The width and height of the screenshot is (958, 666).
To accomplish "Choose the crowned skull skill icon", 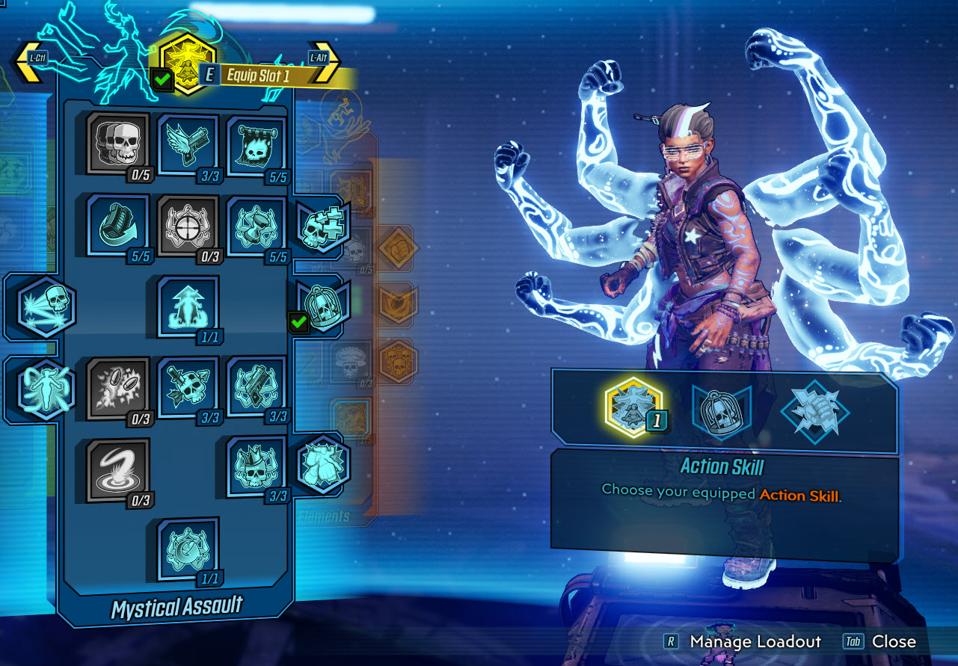I will click(x=256, y=466).
